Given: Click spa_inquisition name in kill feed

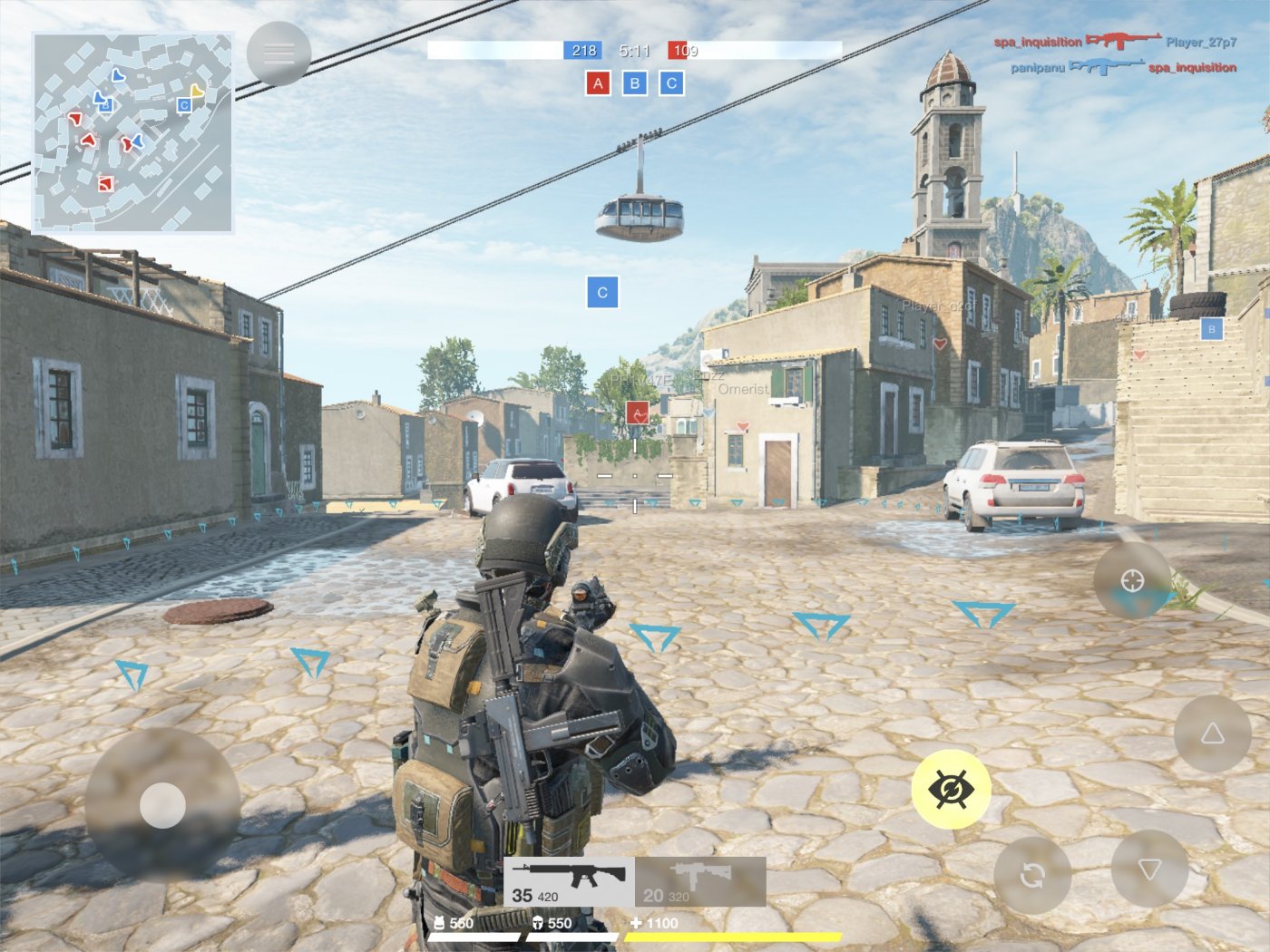Looking at the screenshot, I should 1040,40.
